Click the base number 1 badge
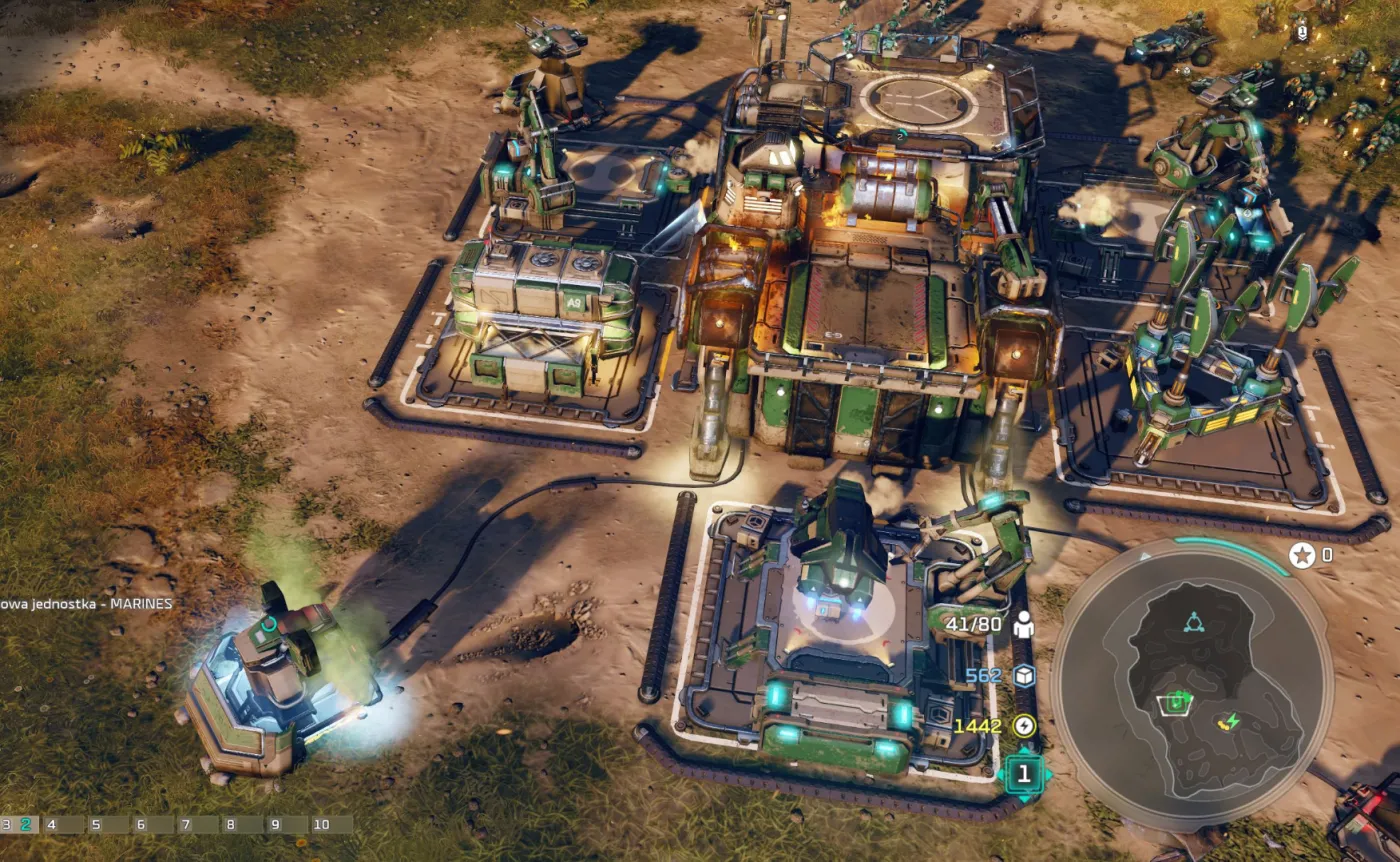The height and width of the screenshot is (862, 1400). pos(1025,774)
